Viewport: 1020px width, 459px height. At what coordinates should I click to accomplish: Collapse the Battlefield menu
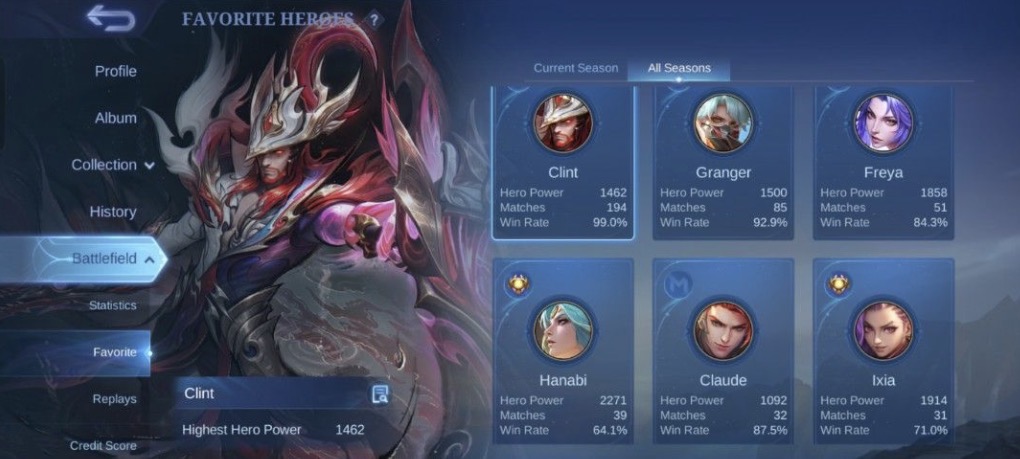(112, 259)
